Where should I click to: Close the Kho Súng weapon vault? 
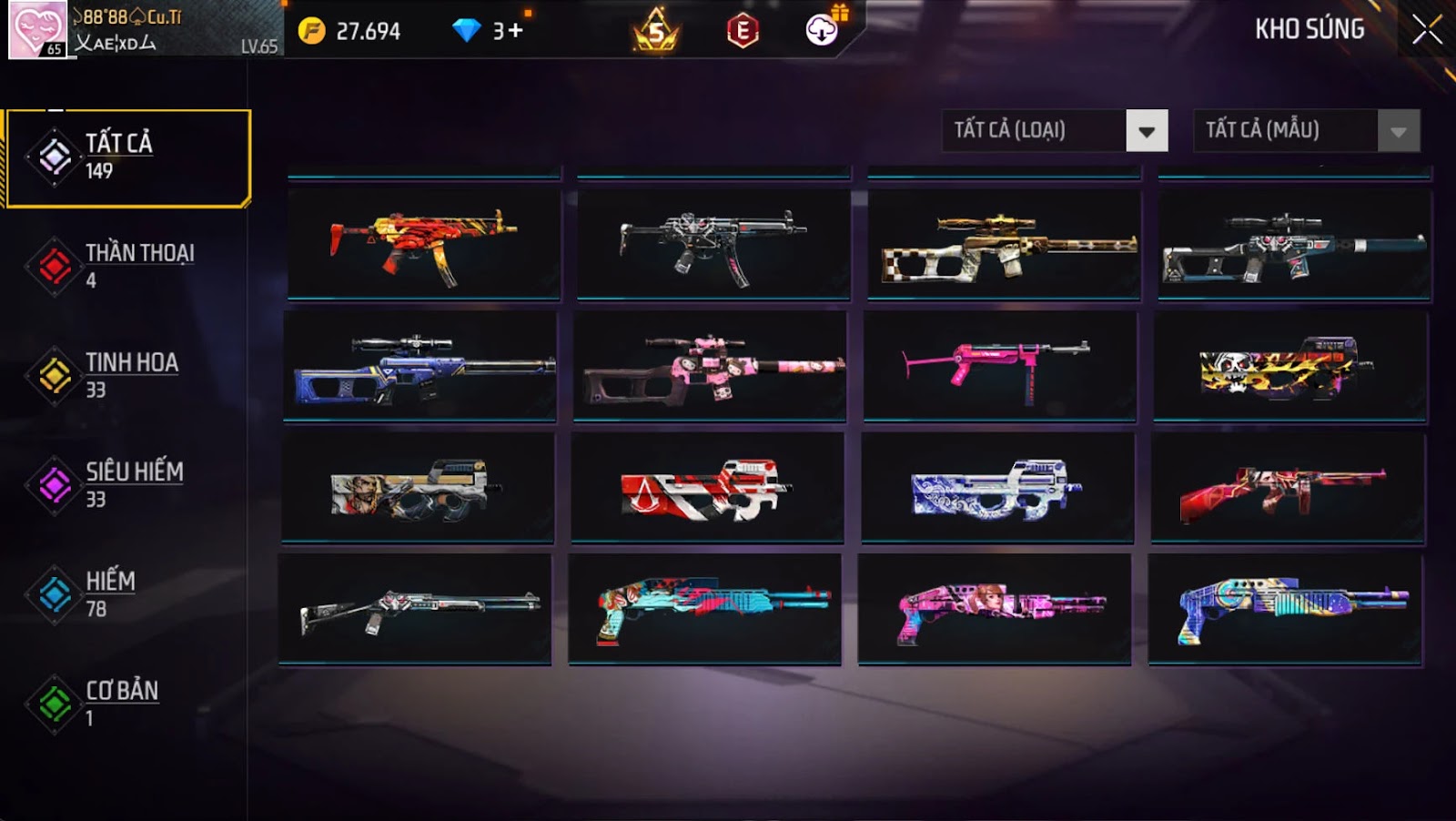[x=1426, y=30]
